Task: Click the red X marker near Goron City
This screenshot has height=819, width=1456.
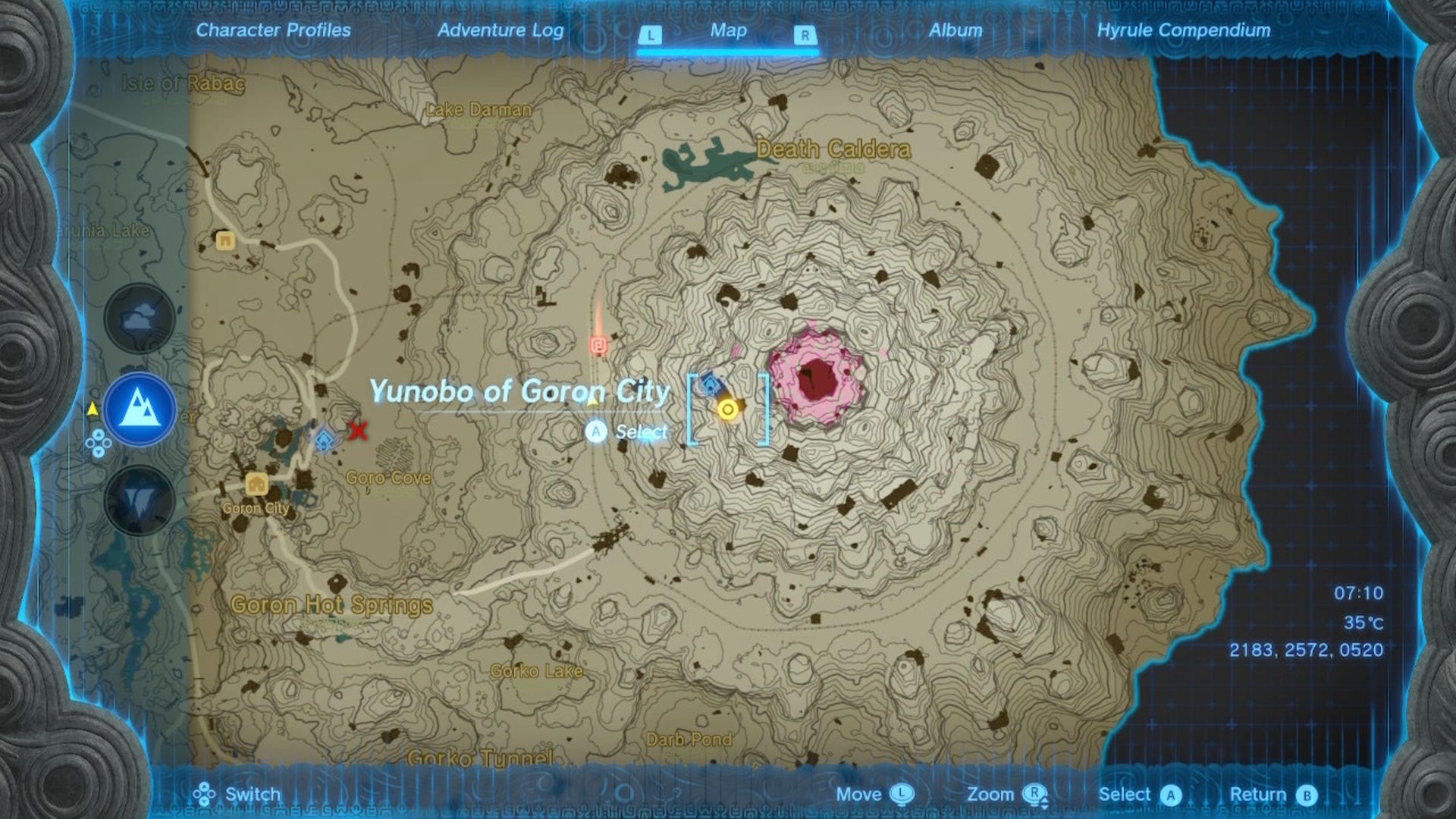Action: point(356,431)
